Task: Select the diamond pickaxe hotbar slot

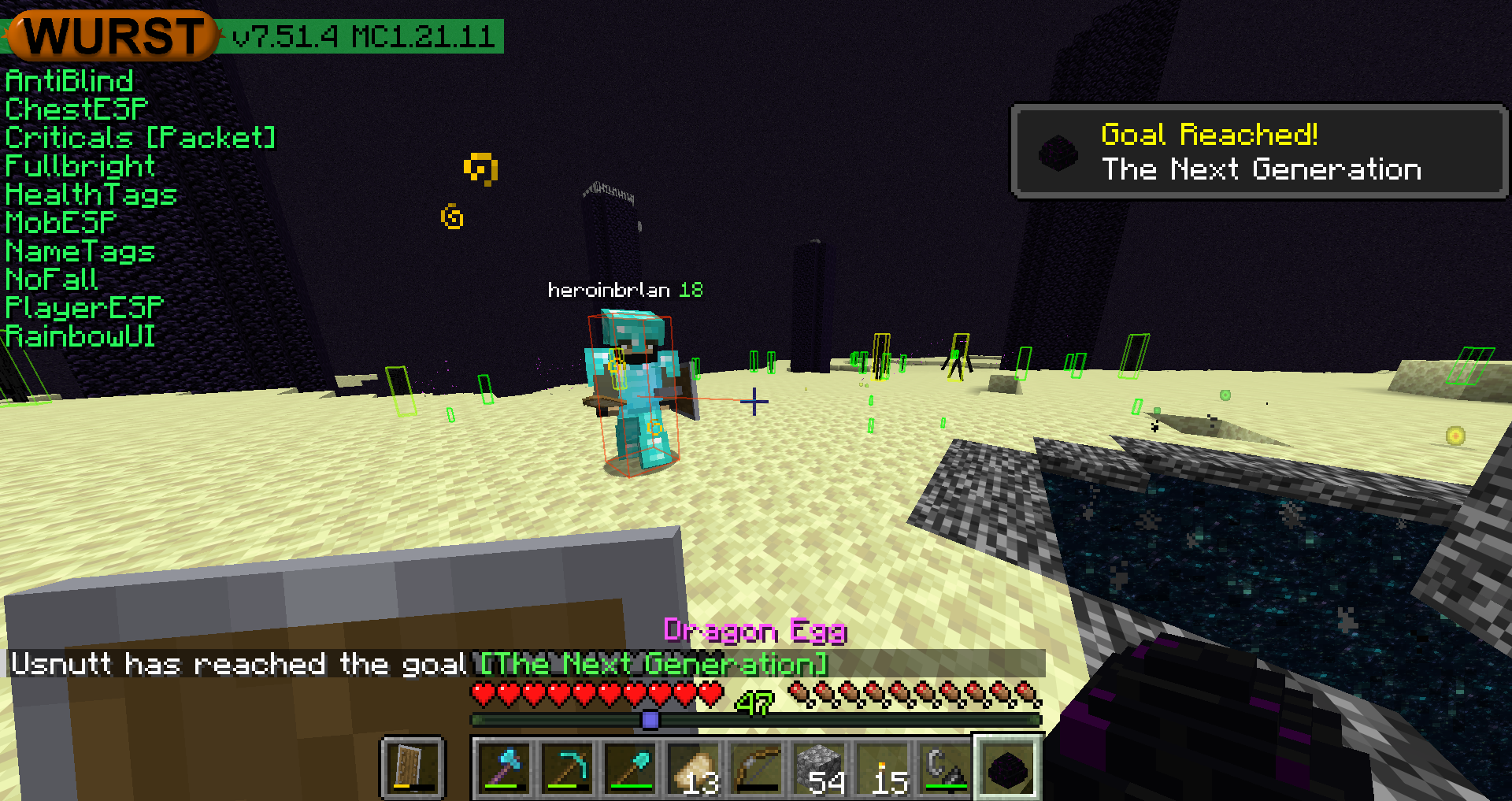Action: 568,768
